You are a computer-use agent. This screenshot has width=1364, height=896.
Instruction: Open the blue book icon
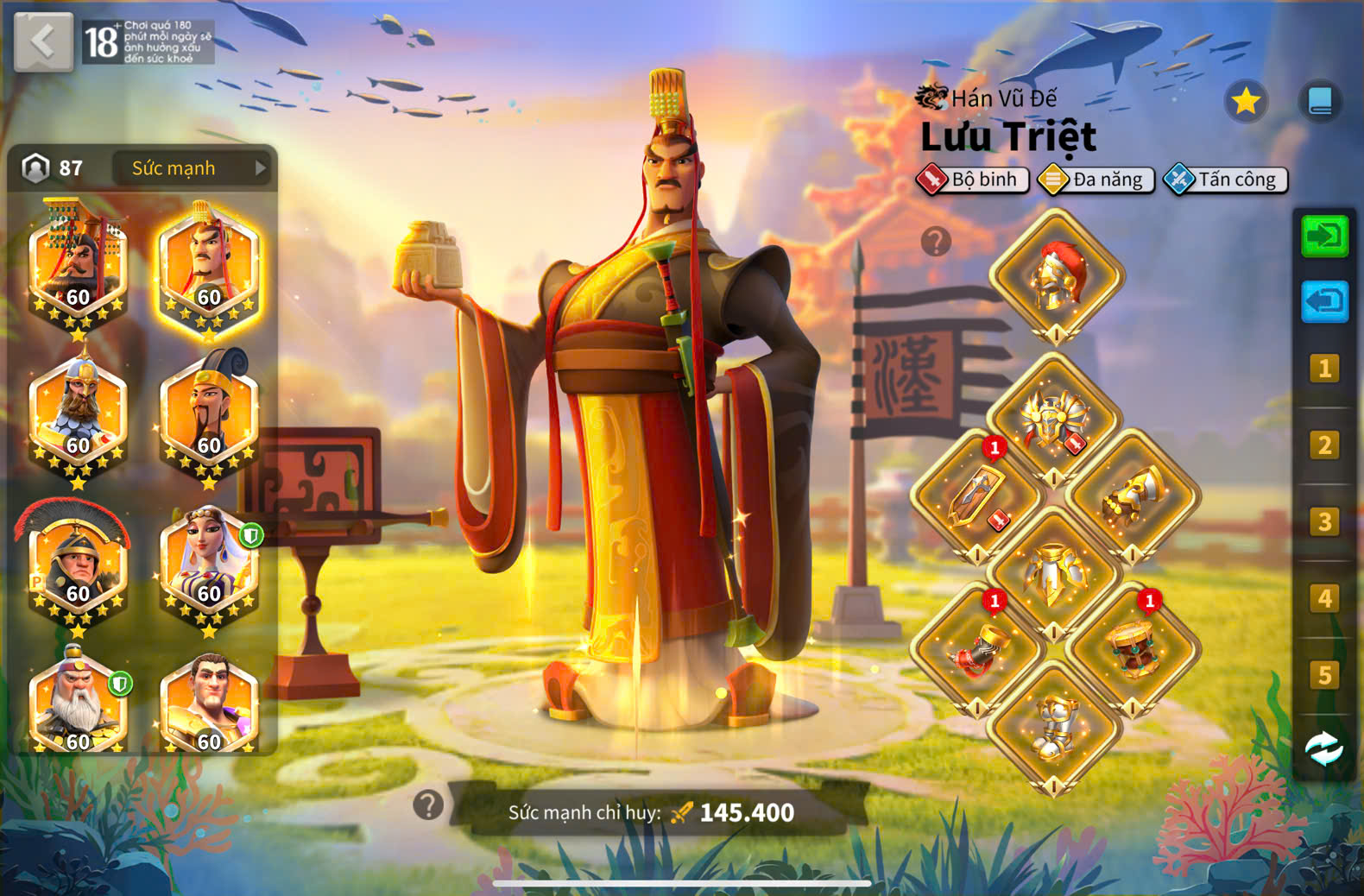pyautogui.click(x=1320, y=102)
